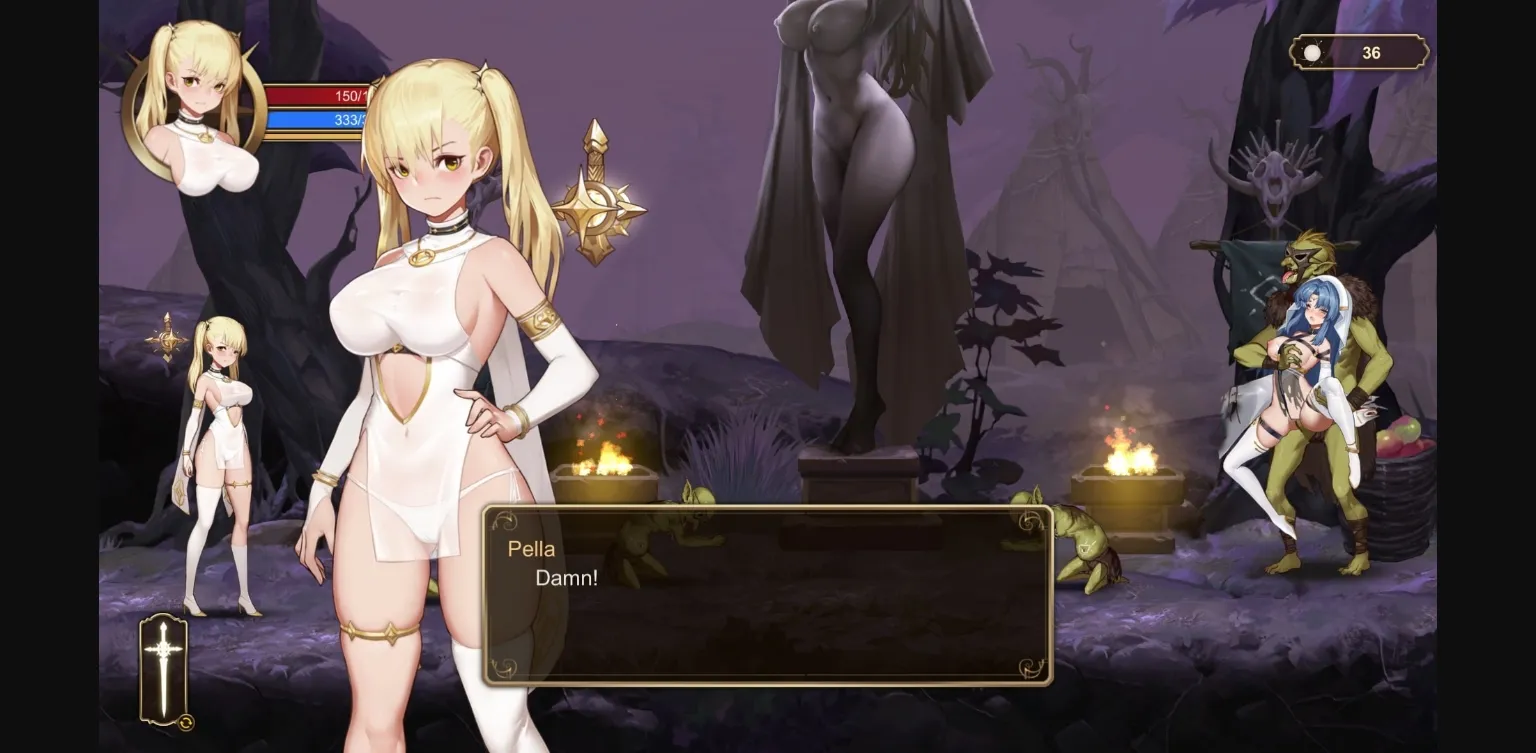Tap the circular refresh arrows on the skill card
The width and height of the screenshot is (1536, 753).
point(185,721)
